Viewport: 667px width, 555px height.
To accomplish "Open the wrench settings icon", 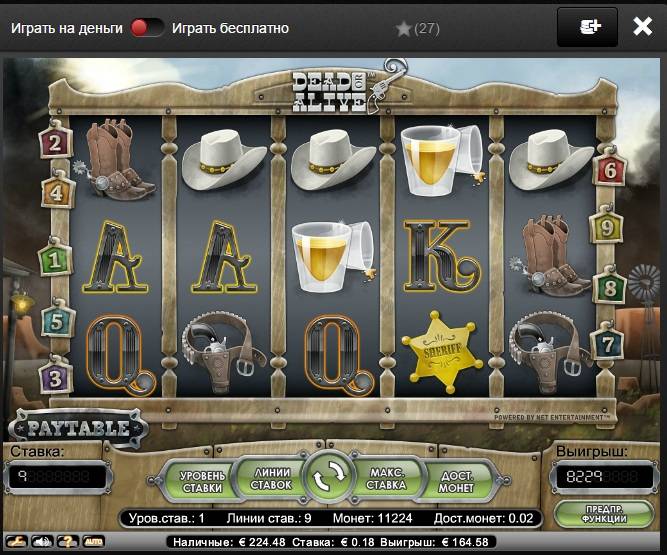I will click(19, 541).
